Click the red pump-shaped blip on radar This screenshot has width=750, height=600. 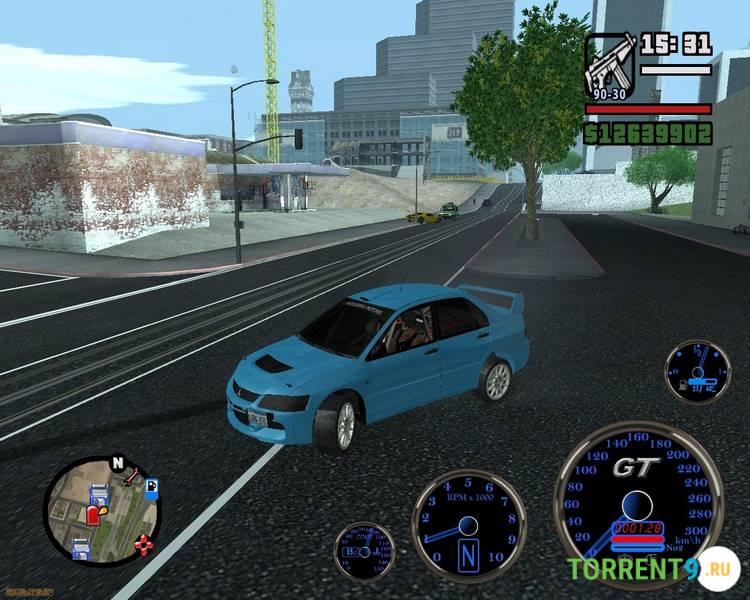point(94,514)
